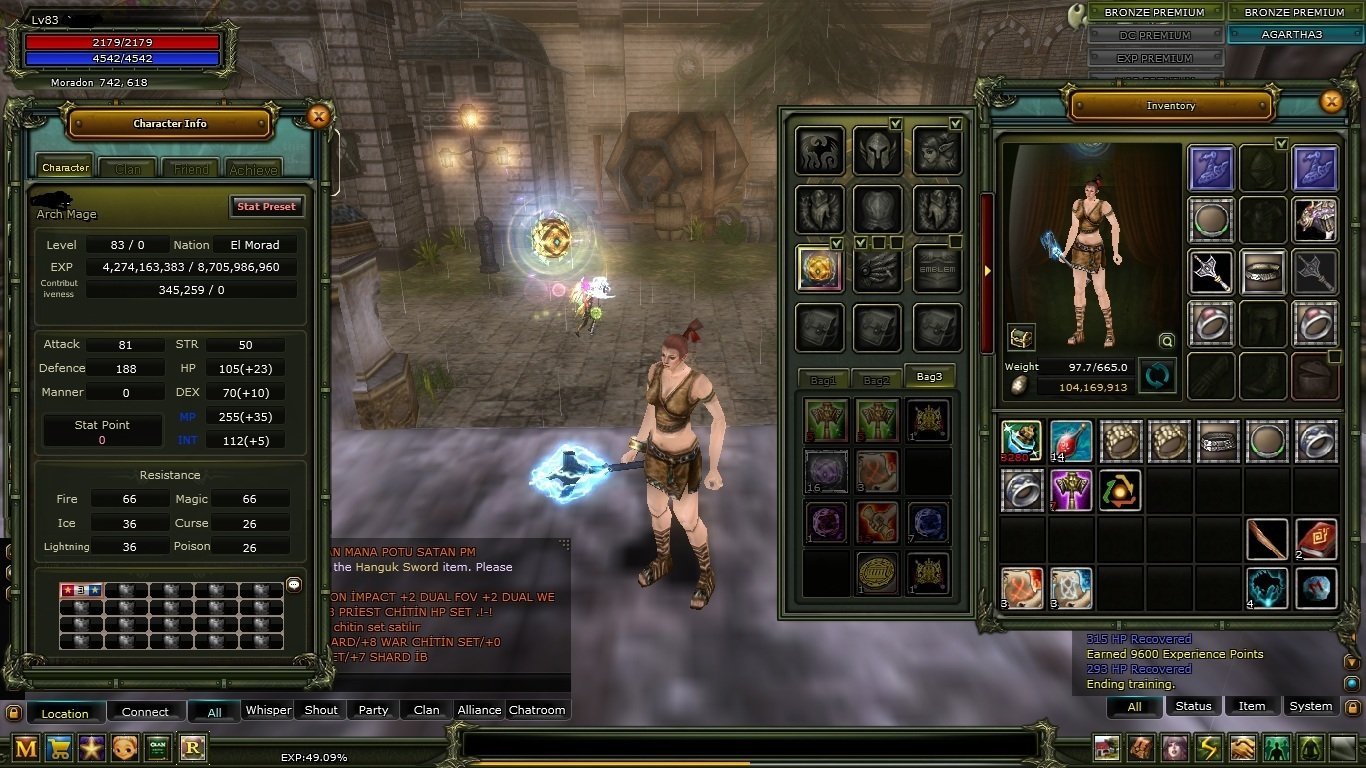Open the Moradon town map icon
This screenshot has height=768, width=1366.
1105,747
